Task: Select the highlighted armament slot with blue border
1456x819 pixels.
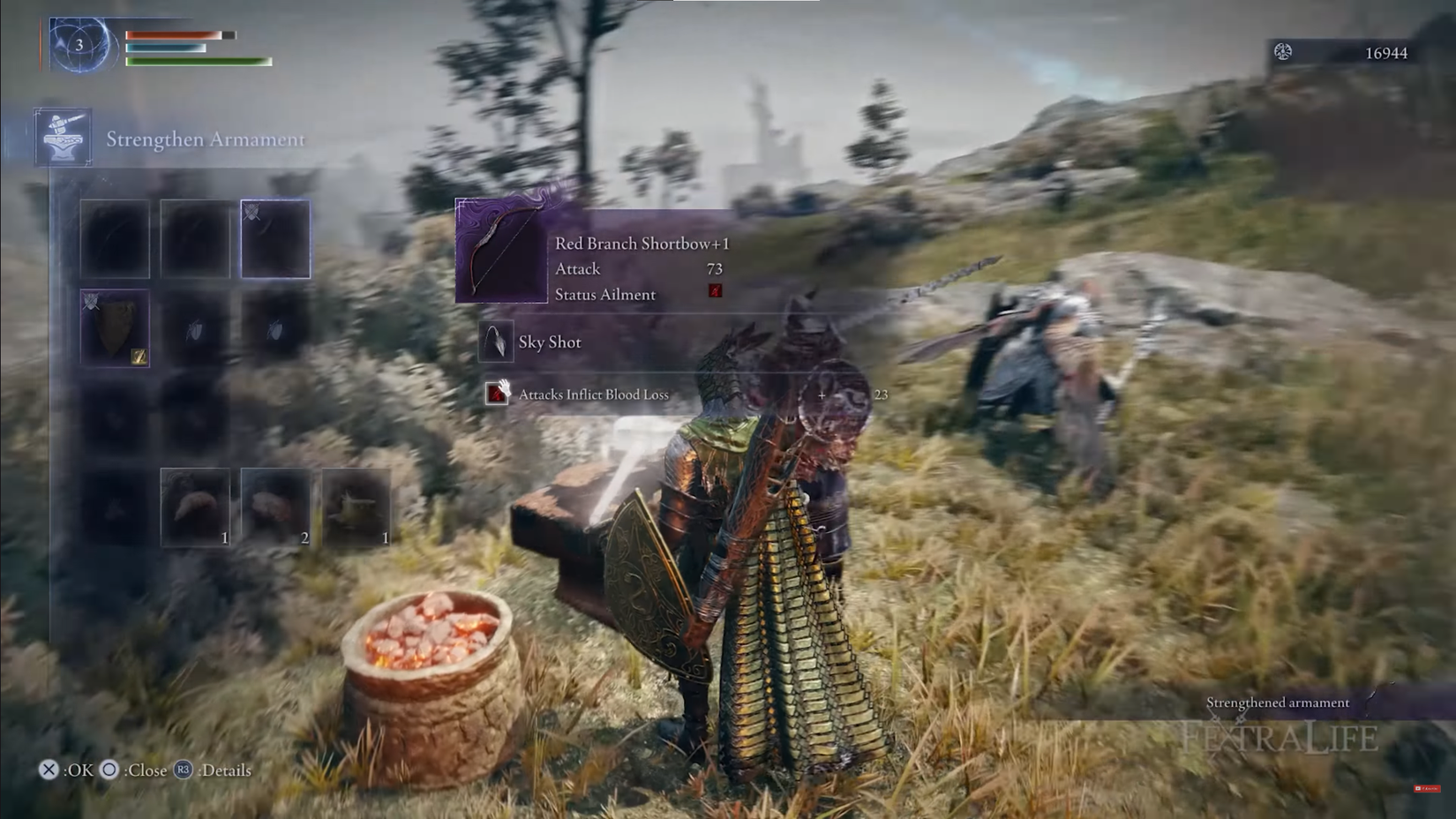Action: [275, 239]
